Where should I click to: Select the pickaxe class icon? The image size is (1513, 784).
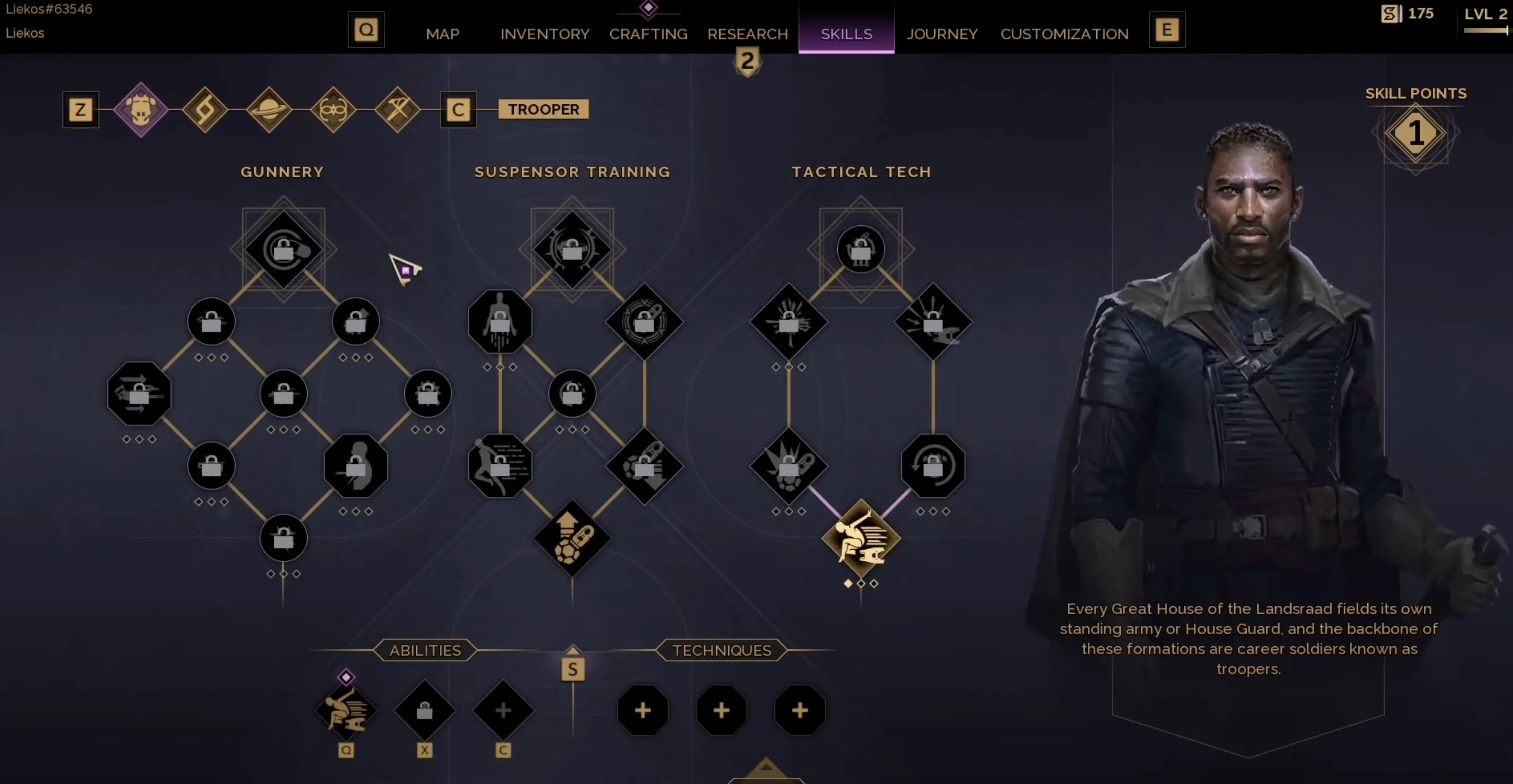(x=398, y=109)
